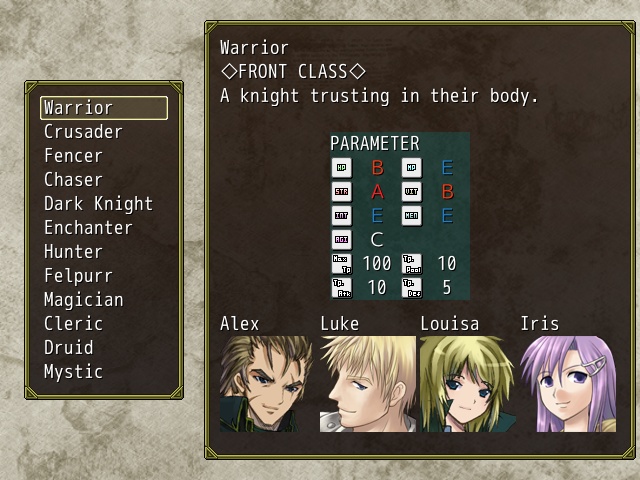
Task: Click Alex's character portrait
Action: [x=266, y=384]
